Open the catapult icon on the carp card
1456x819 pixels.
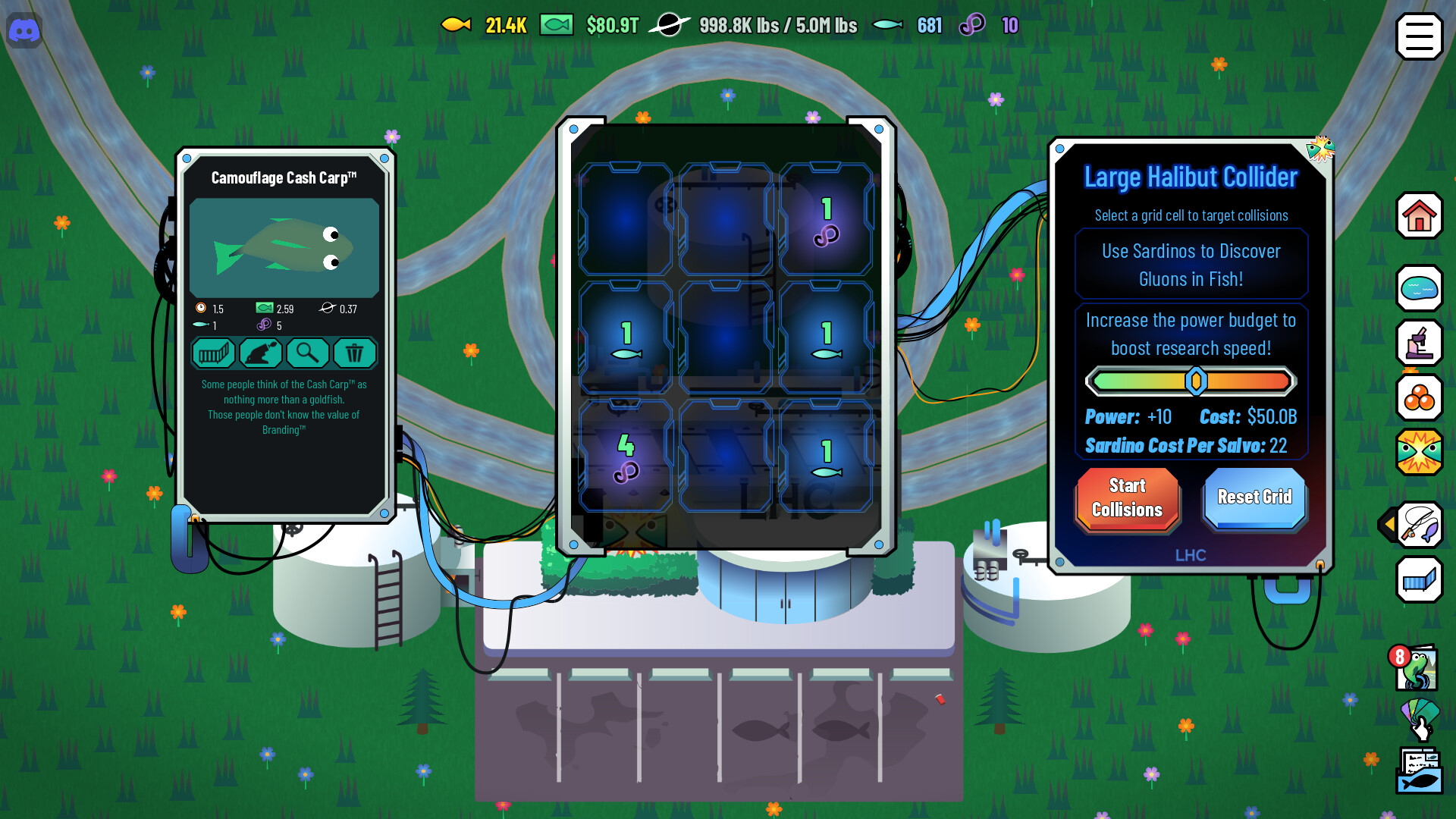[x=261, y=353]
